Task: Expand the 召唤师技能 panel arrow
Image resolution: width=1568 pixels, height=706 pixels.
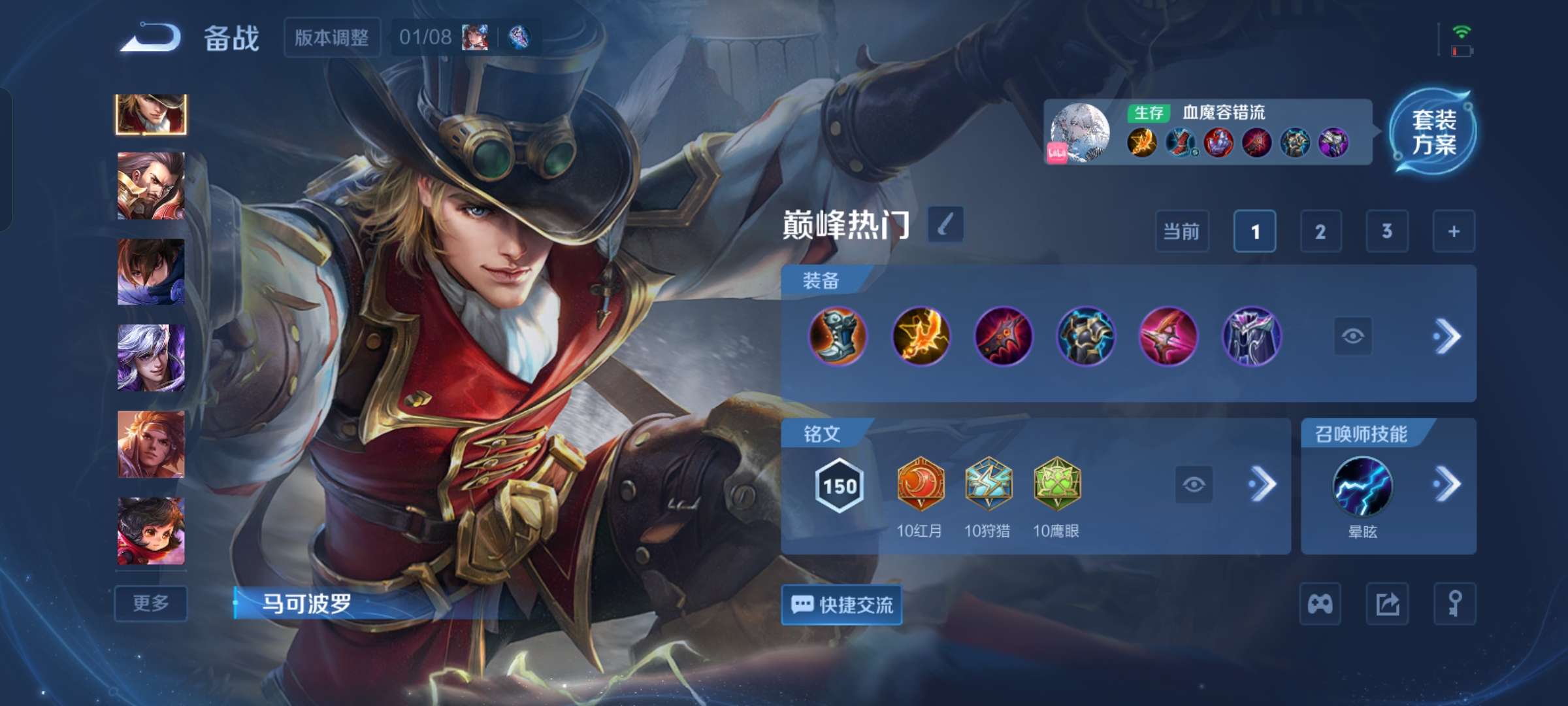Action: pos(1445,484)
